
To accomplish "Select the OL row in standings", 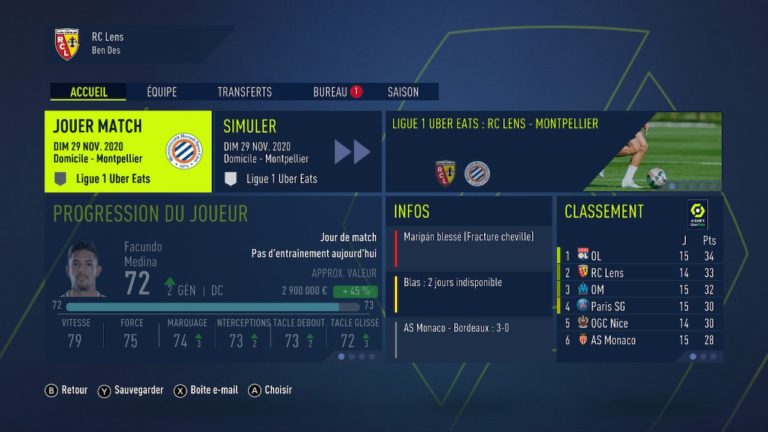I will click(x=638, y=255).
